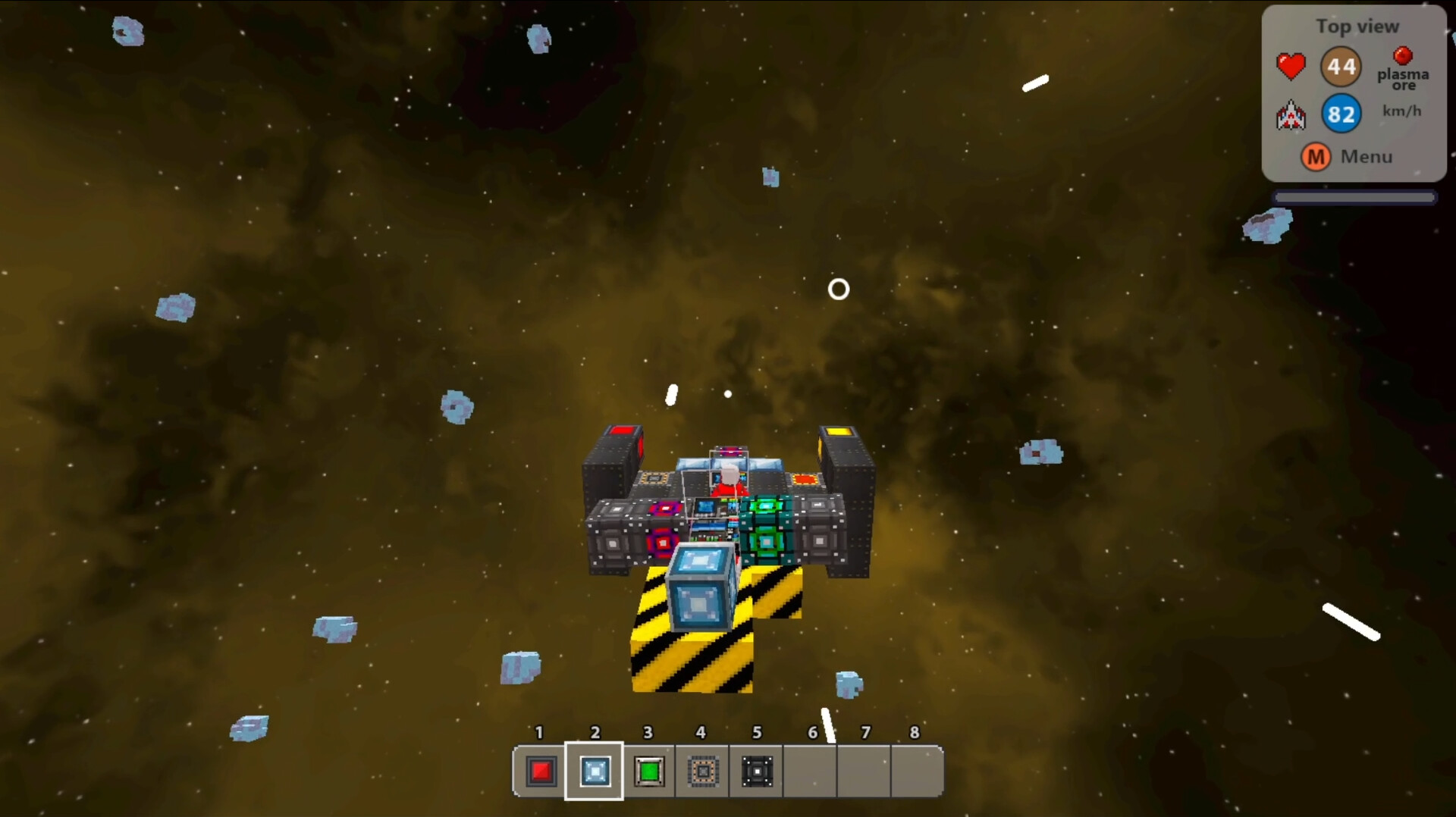1456x817 pixels.
Task: Click the heart health icon
Action: pos(1291,66)
